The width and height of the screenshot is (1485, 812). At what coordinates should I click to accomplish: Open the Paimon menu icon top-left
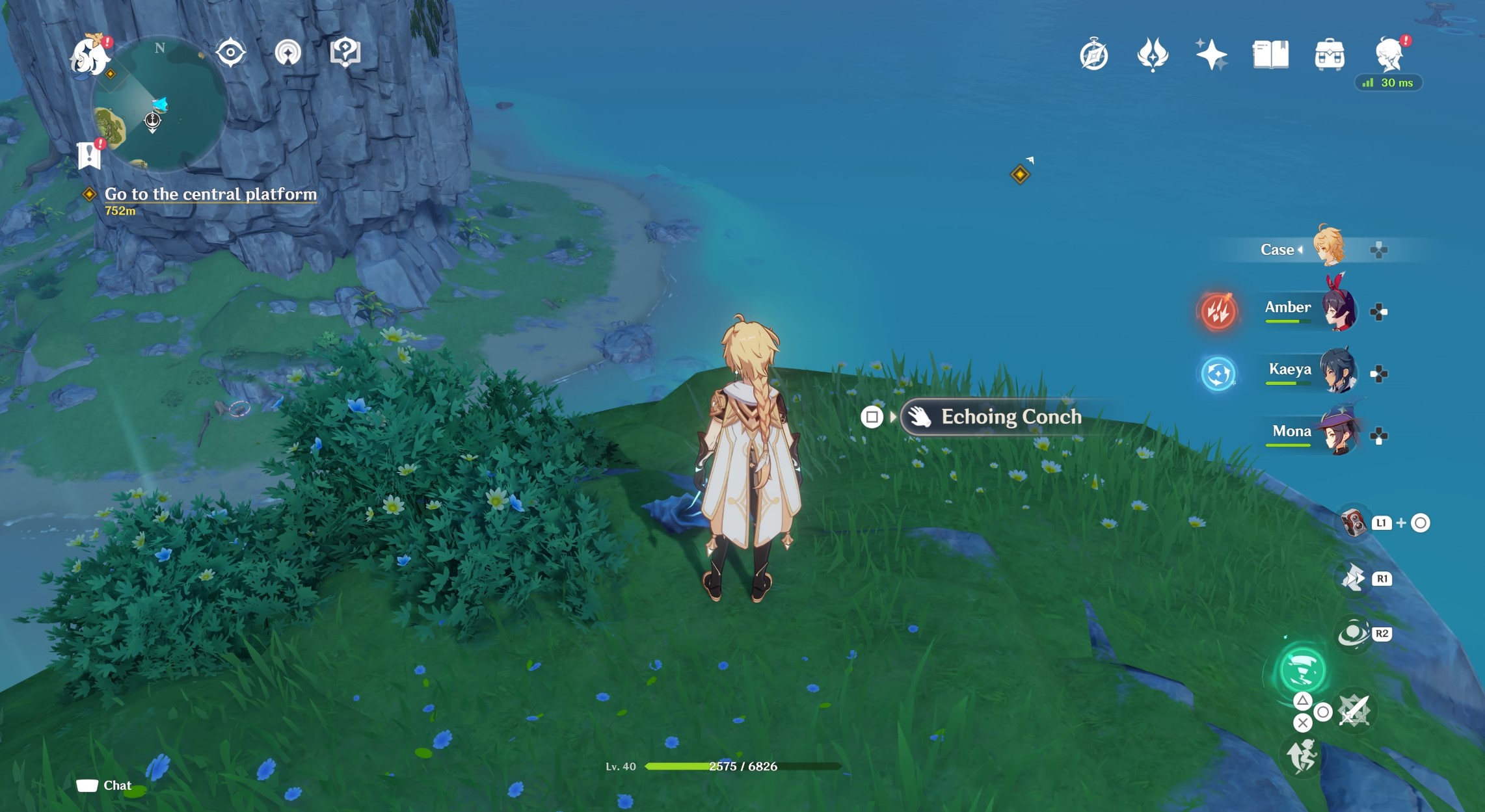(88, 55)
